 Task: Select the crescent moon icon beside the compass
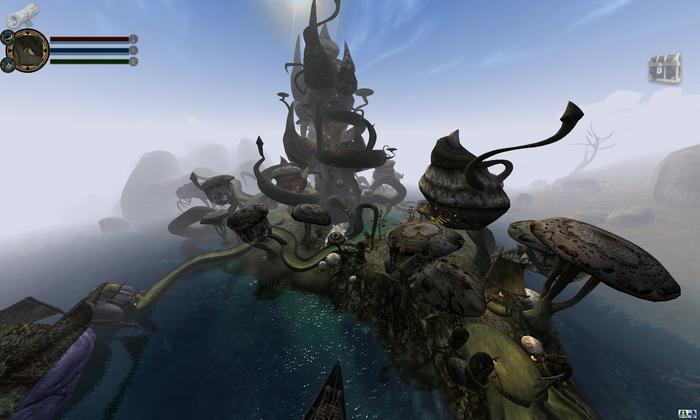7,36
